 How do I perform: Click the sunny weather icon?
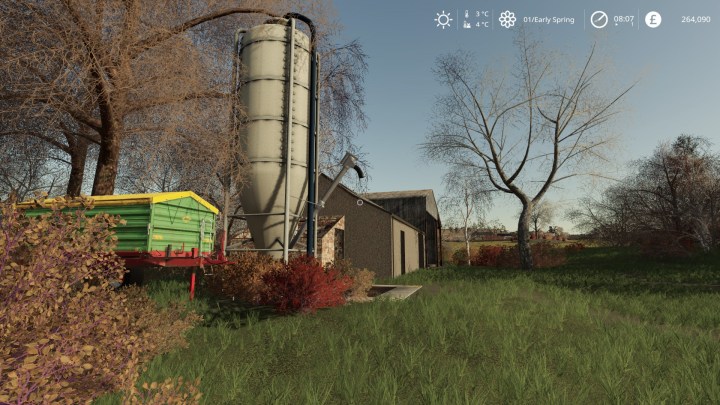tap(443, 19)
